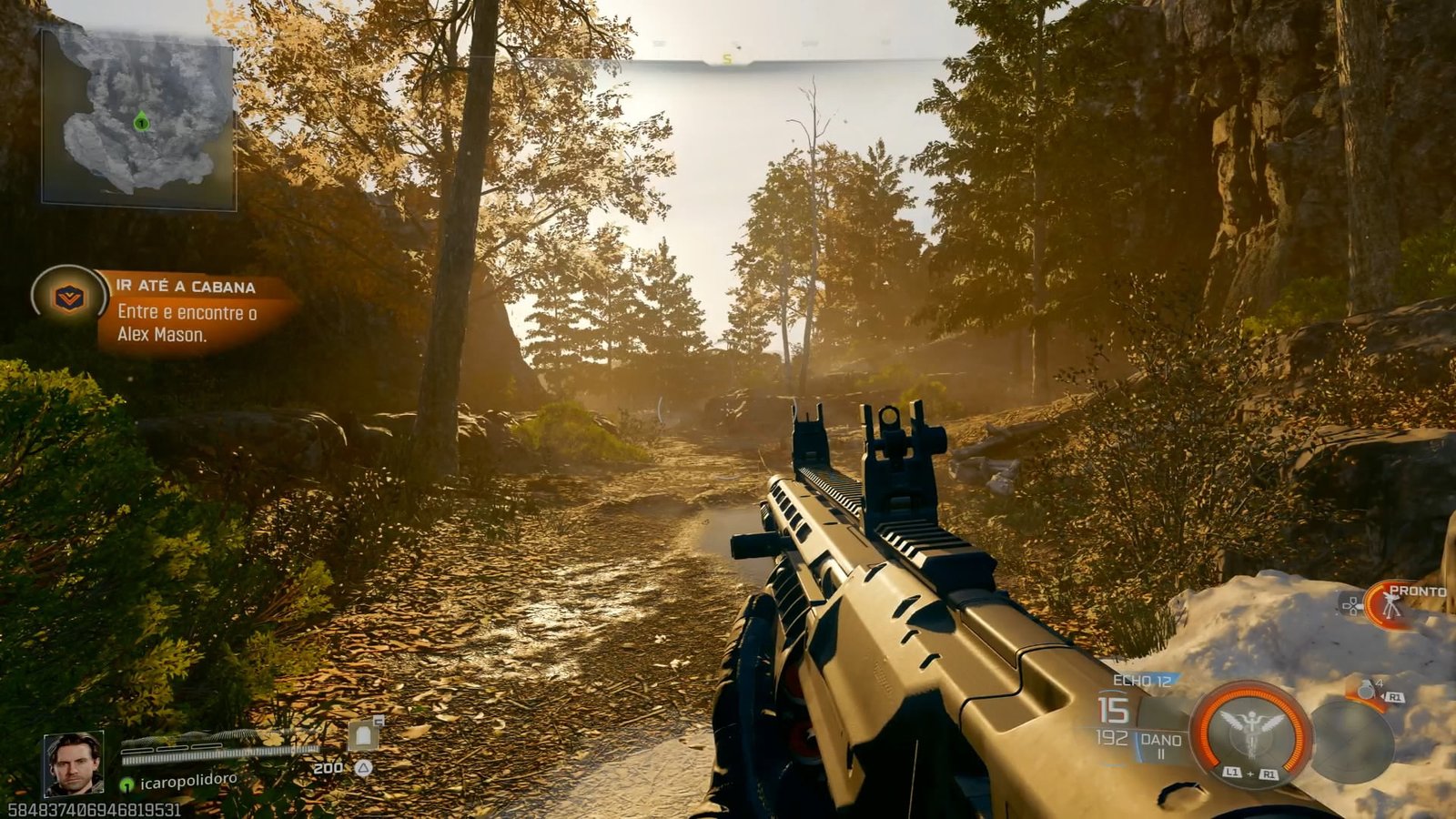Click the icaropolidoro player name tag
The height and width of the screenshot is (819, 1456).
pos(188,781)
